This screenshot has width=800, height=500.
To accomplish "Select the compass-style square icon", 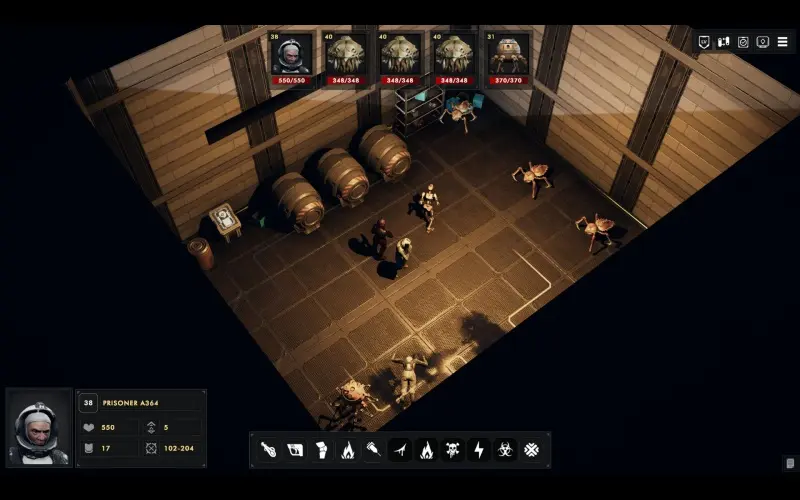I will (743, 42).
